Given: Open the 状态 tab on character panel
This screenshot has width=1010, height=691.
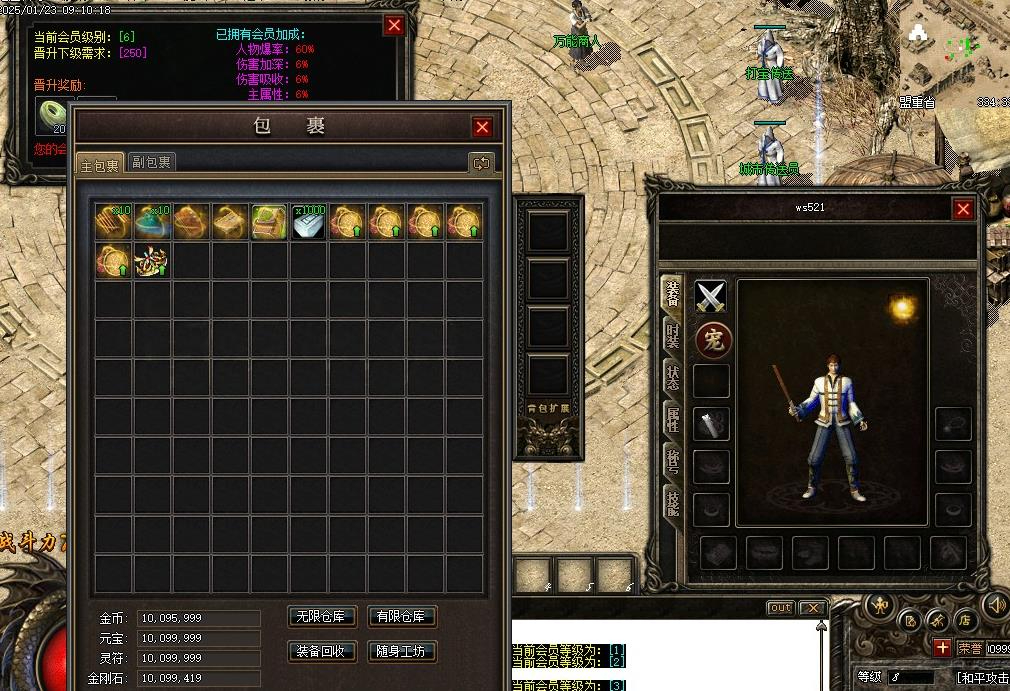Looking at the screenshot, I should (x=673, y=378).
